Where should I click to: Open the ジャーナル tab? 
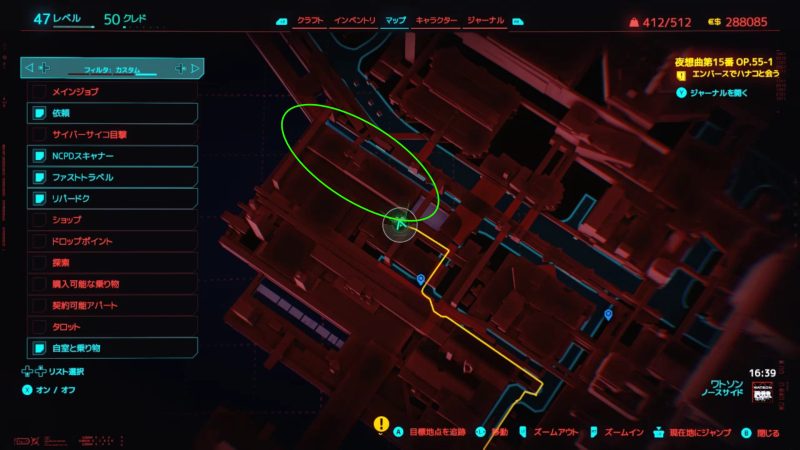tap(486, 20)
